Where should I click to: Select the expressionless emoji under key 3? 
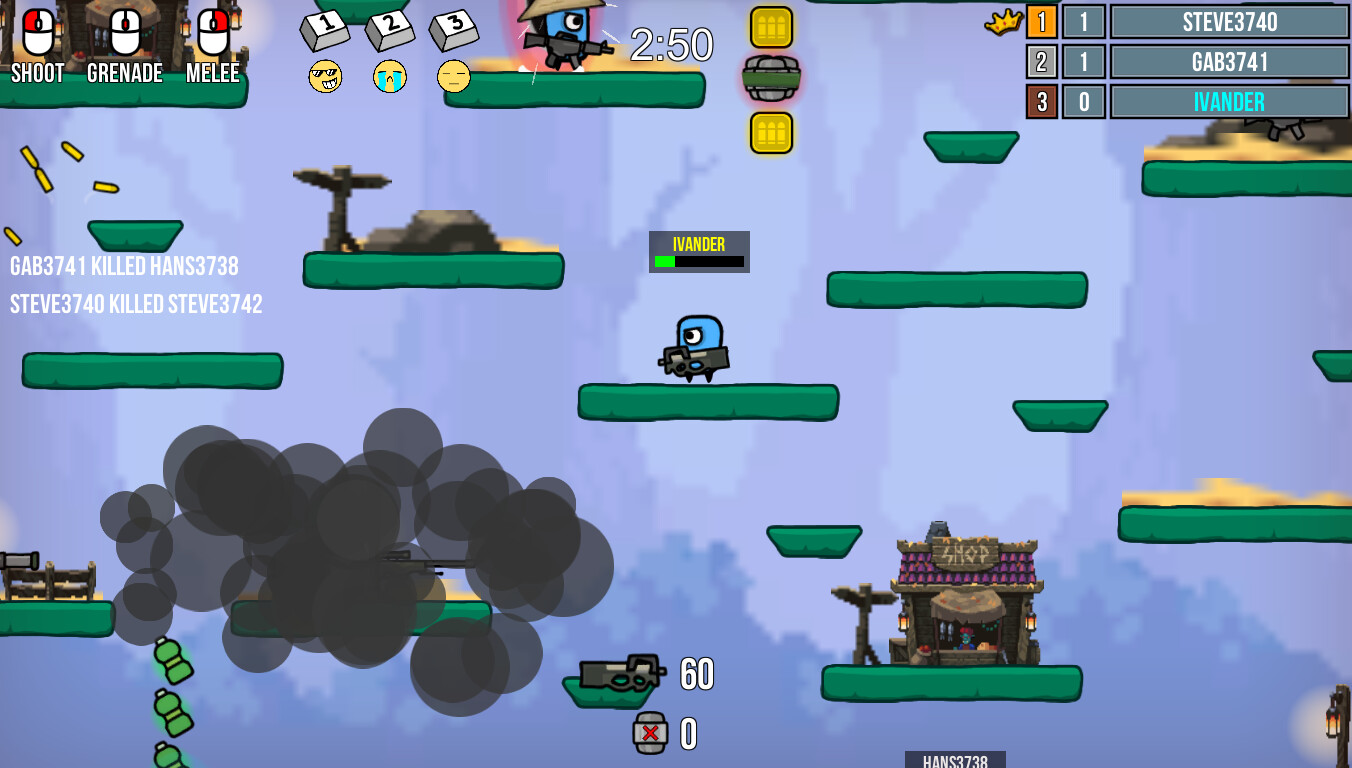(x=453, y=77)
